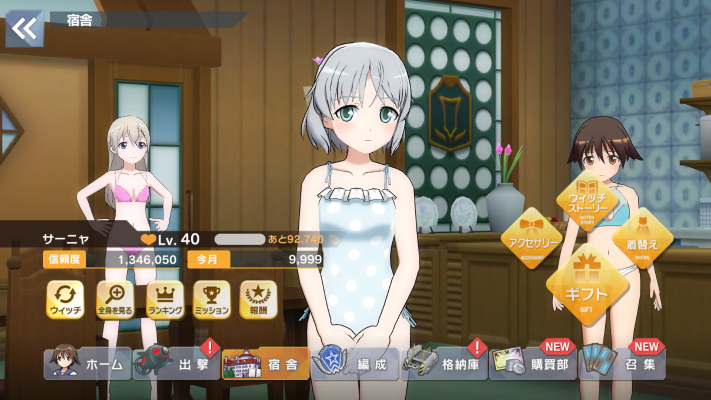This screenshot has height=400, width=711.
Task: Visit the 購買部 shop tab
Action: [x=534, y=364]
